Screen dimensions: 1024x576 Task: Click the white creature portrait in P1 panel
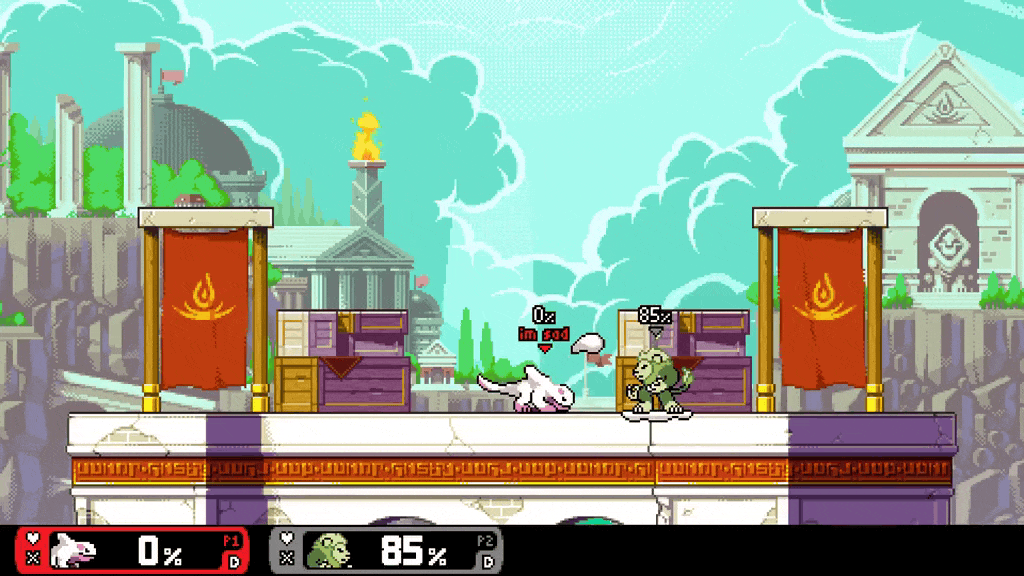(x=72, y=550)
